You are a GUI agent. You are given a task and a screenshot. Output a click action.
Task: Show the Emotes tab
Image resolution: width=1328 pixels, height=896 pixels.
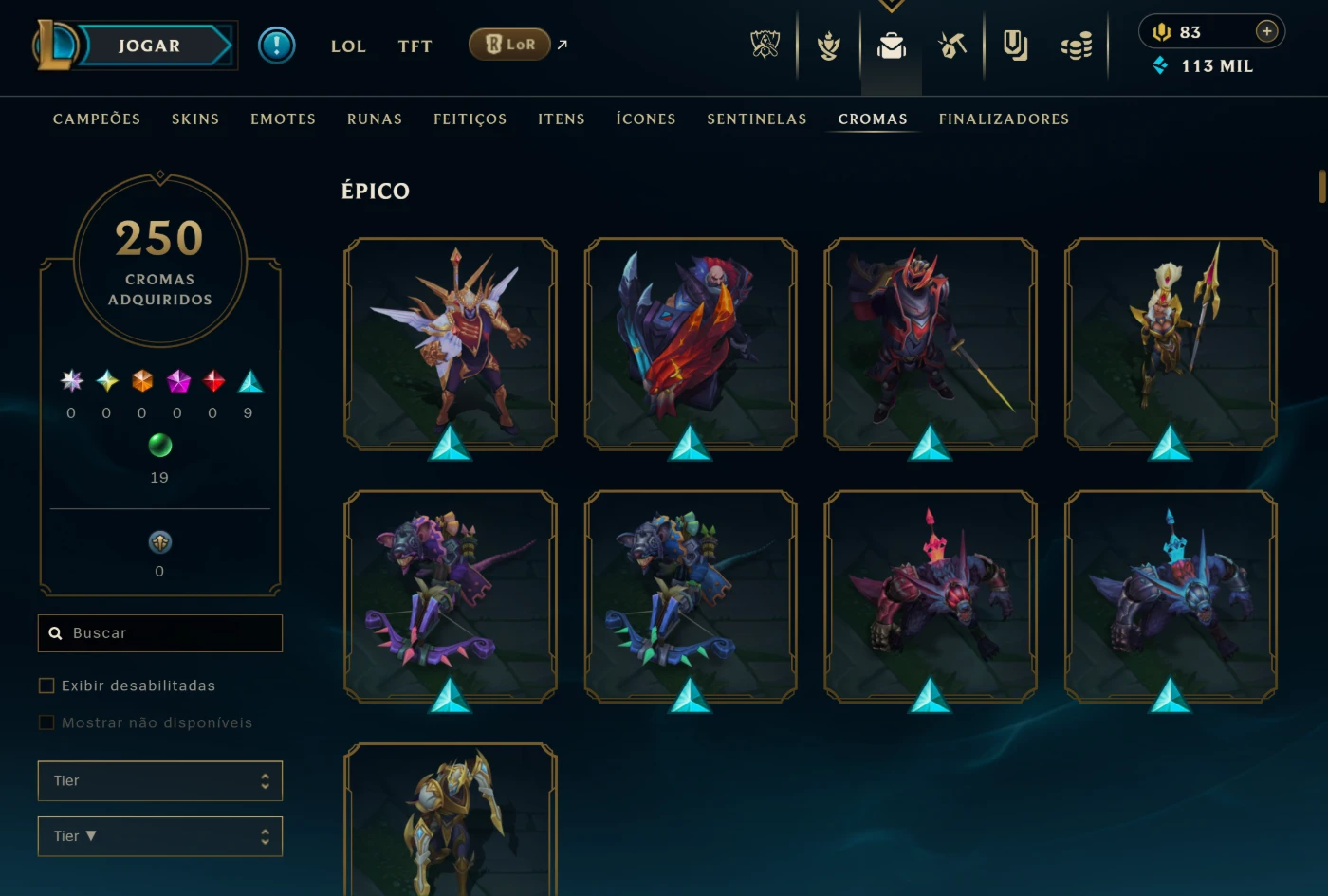[x=283, y=119]
